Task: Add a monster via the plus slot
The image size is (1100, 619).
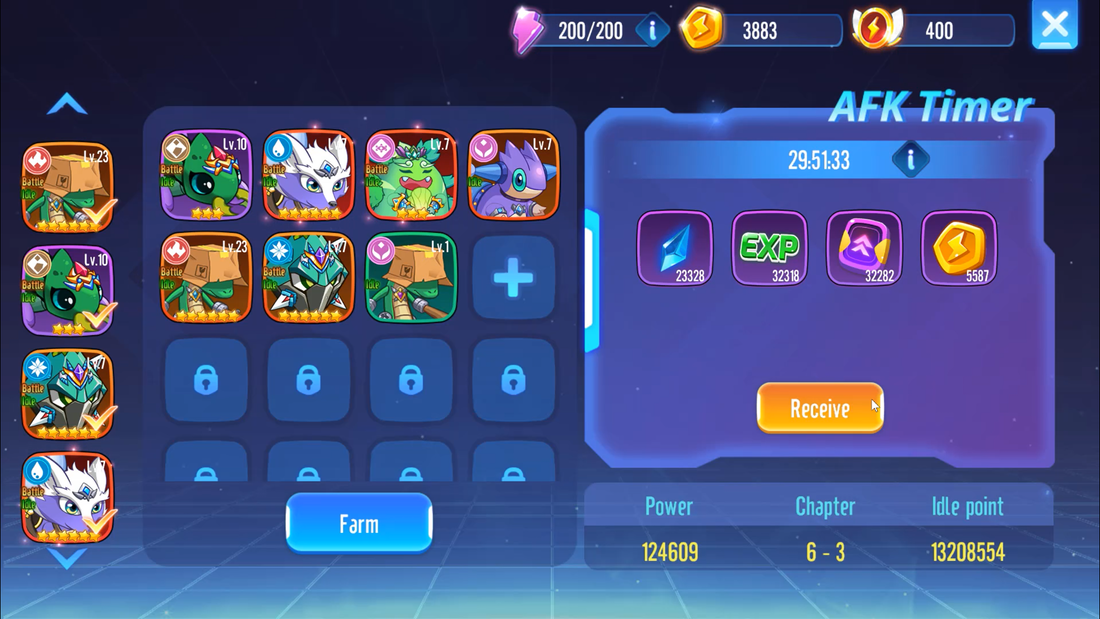Action: (x=513, y=278)
